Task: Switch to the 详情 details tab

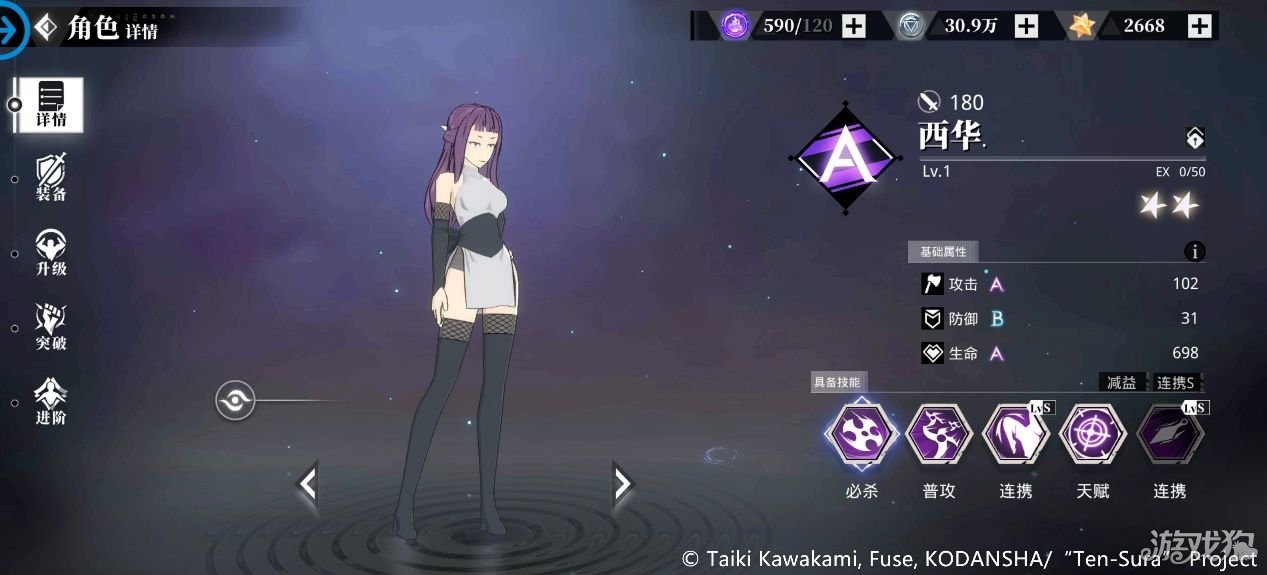Action: [x=51, y=104]
